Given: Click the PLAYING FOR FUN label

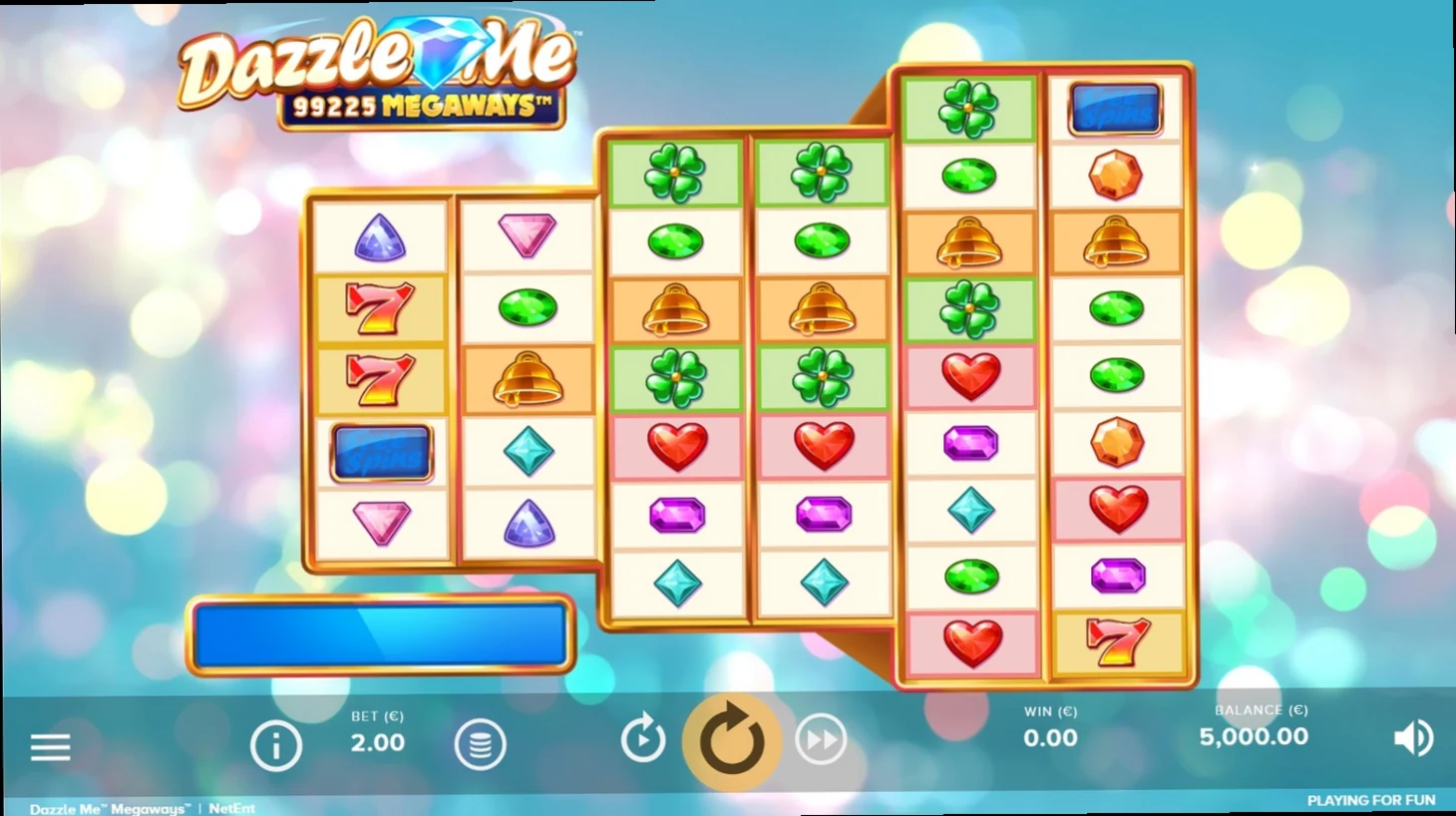Looking at the screenshot, I should [x=1373, y=801].
